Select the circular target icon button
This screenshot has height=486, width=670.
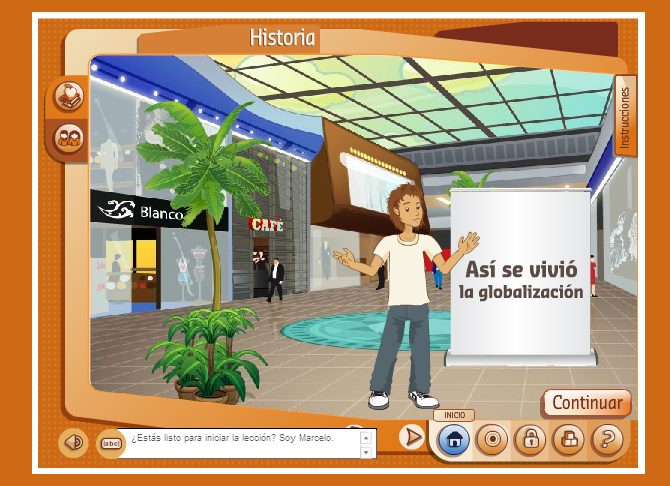(492, 438)
